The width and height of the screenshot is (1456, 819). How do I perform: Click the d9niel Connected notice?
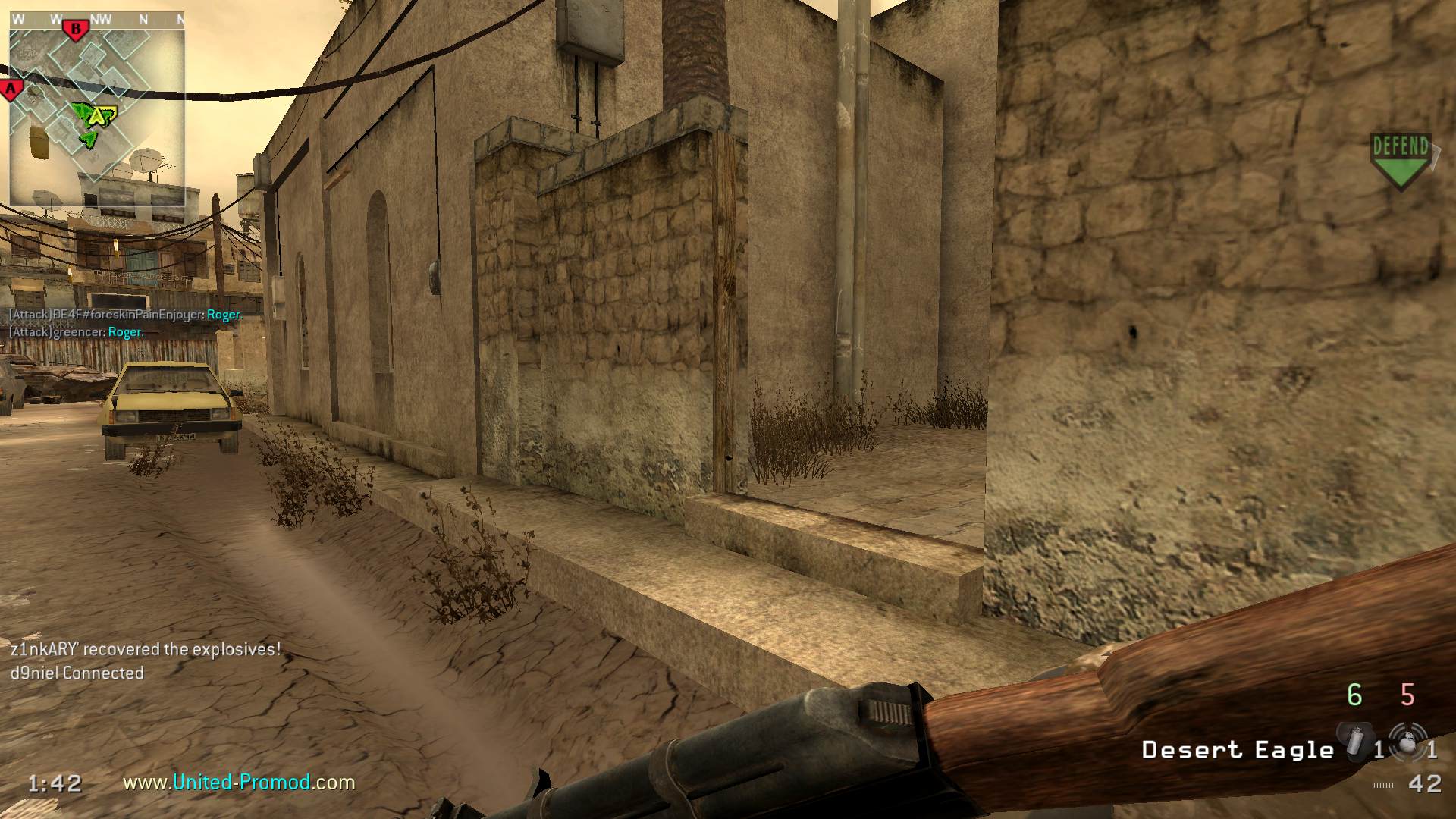(77, 673)
